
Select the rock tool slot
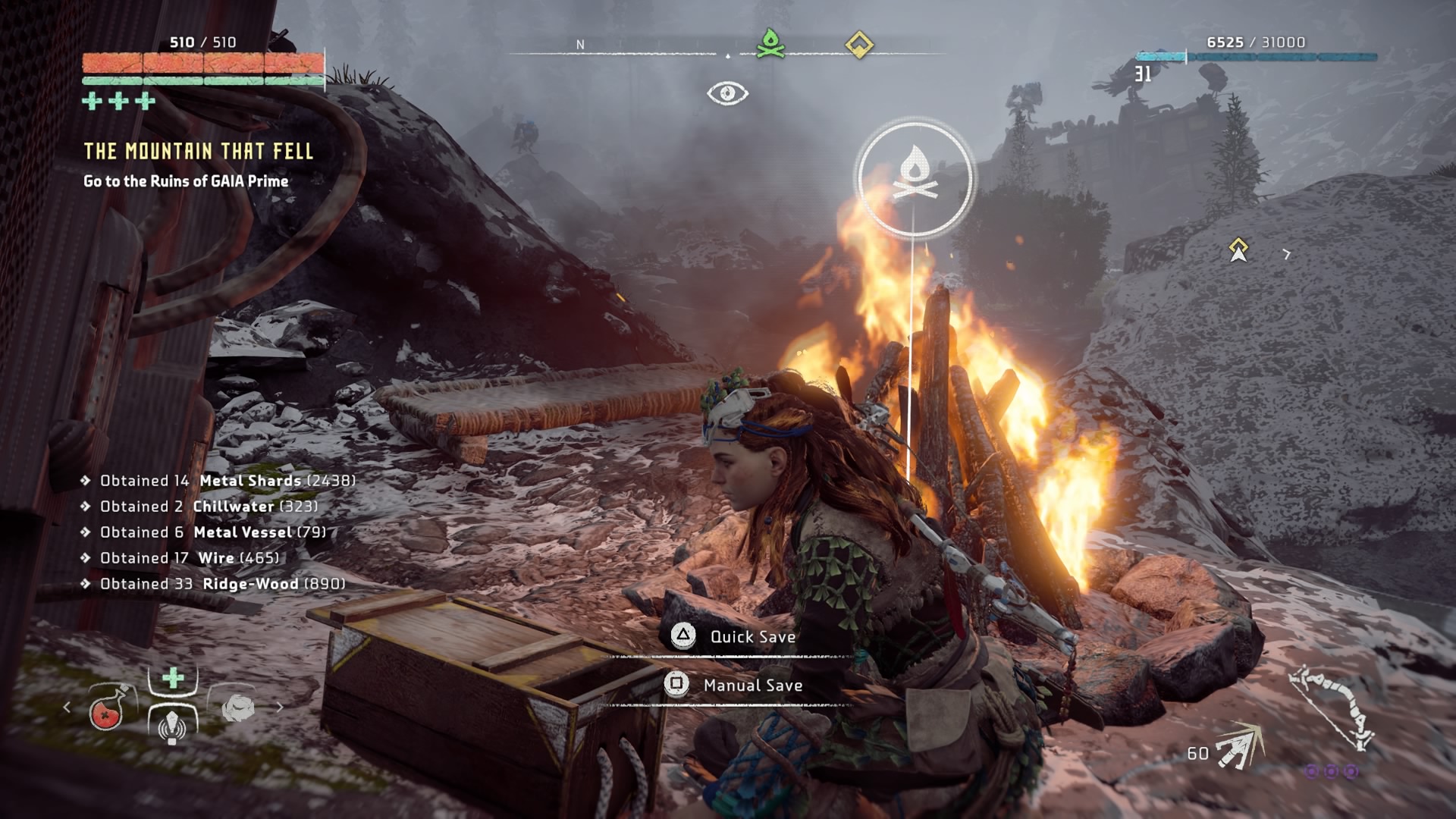click(x=237, y=708)
